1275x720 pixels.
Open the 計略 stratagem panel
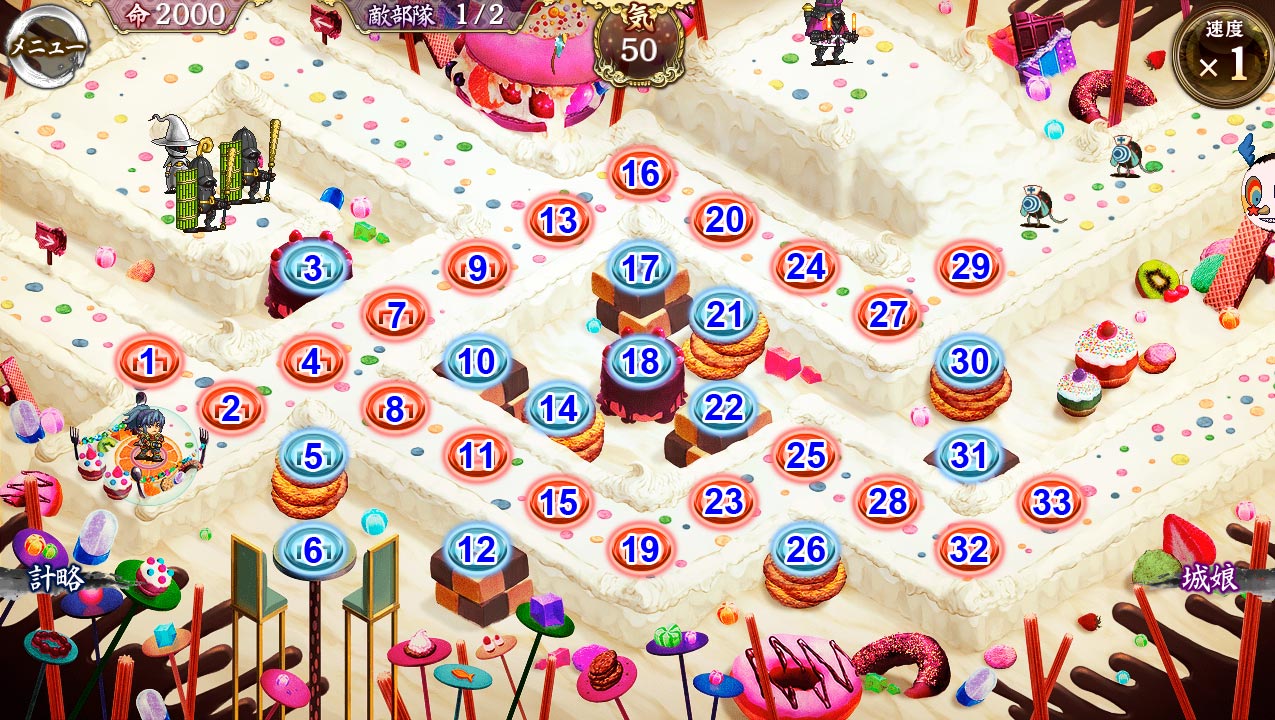[x=55, y=580]
